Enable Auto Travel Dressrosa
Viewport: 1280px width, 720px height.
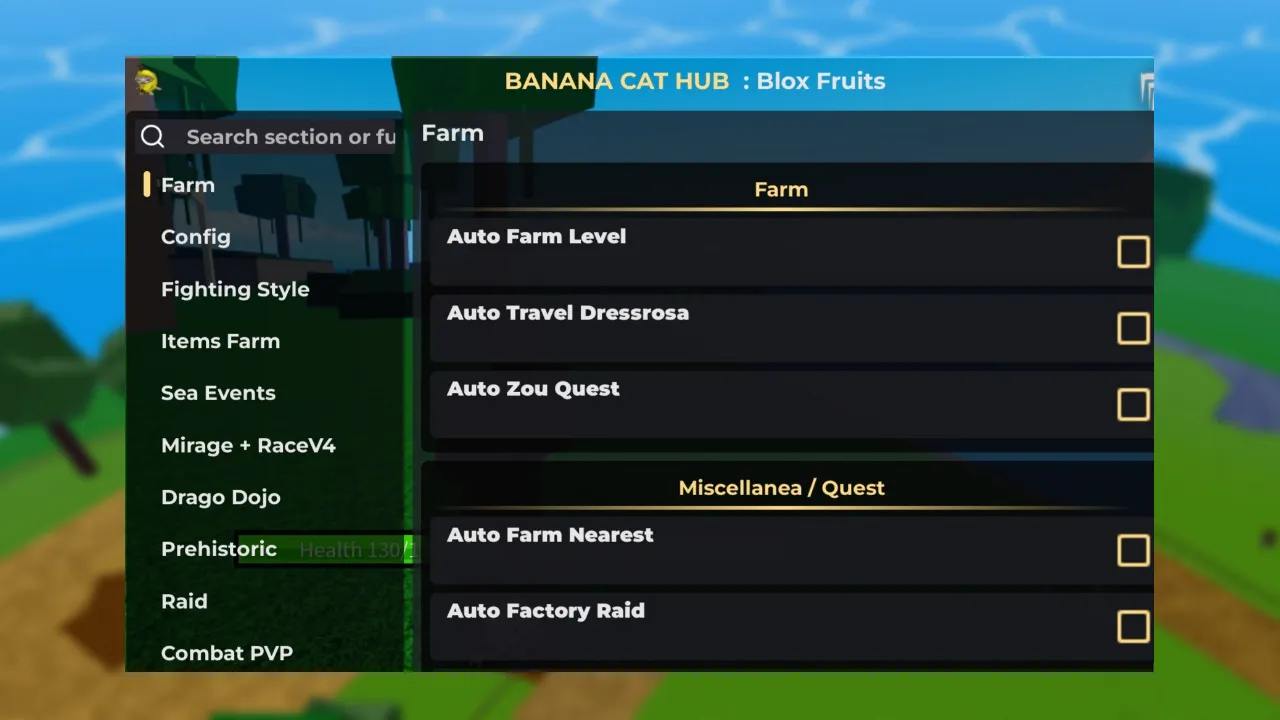point(1133,328)
